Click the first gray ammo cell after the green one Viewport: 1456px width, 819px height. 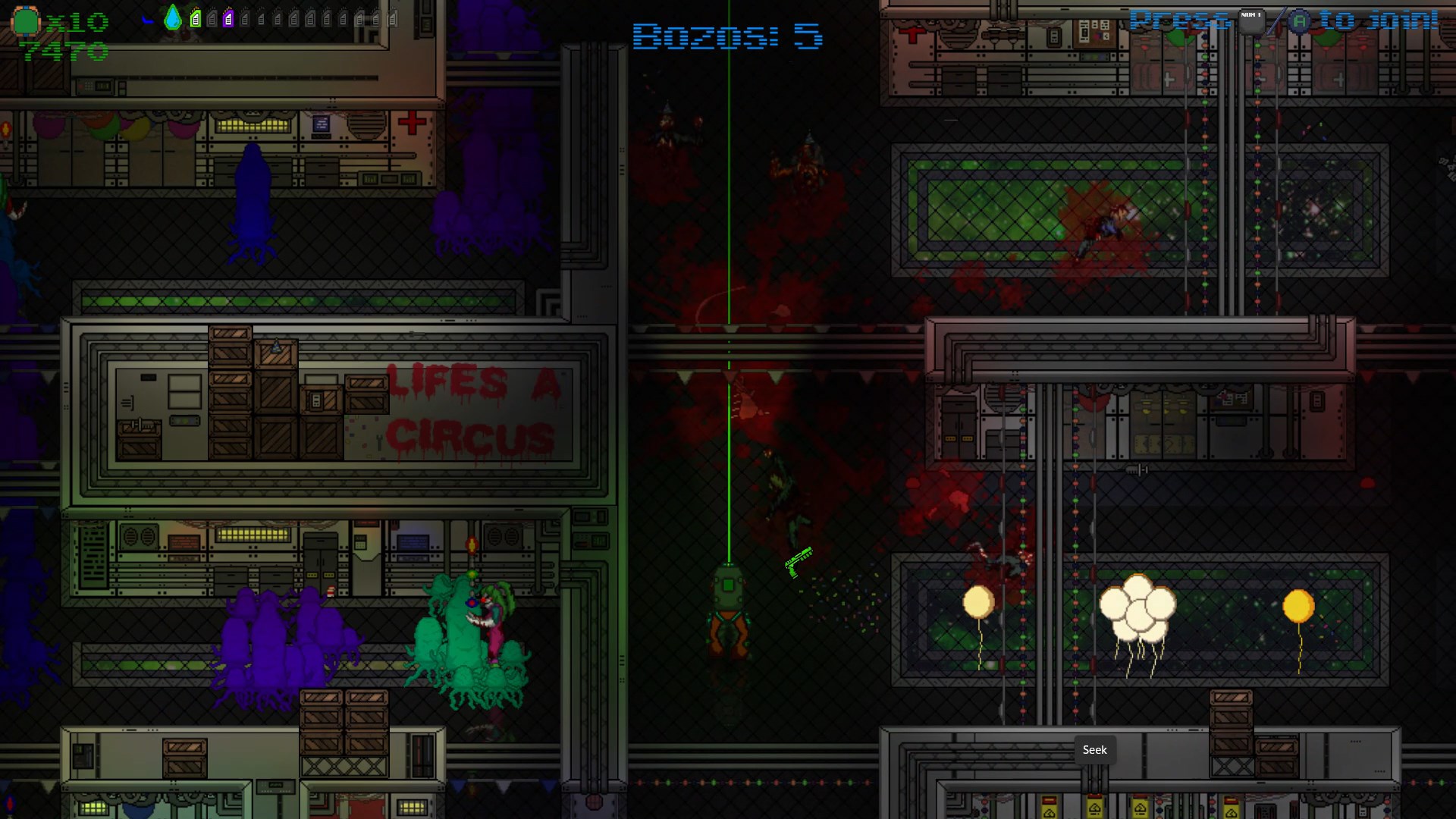(211, 19)
